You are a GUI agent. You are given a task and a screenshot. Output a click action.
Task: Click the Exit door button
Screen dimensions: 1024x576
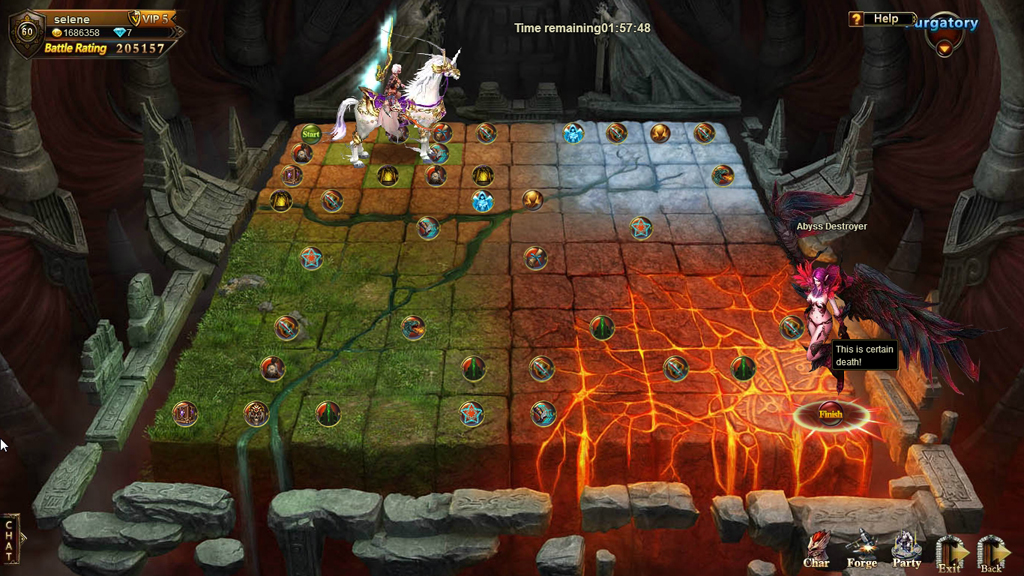[950, 553]
